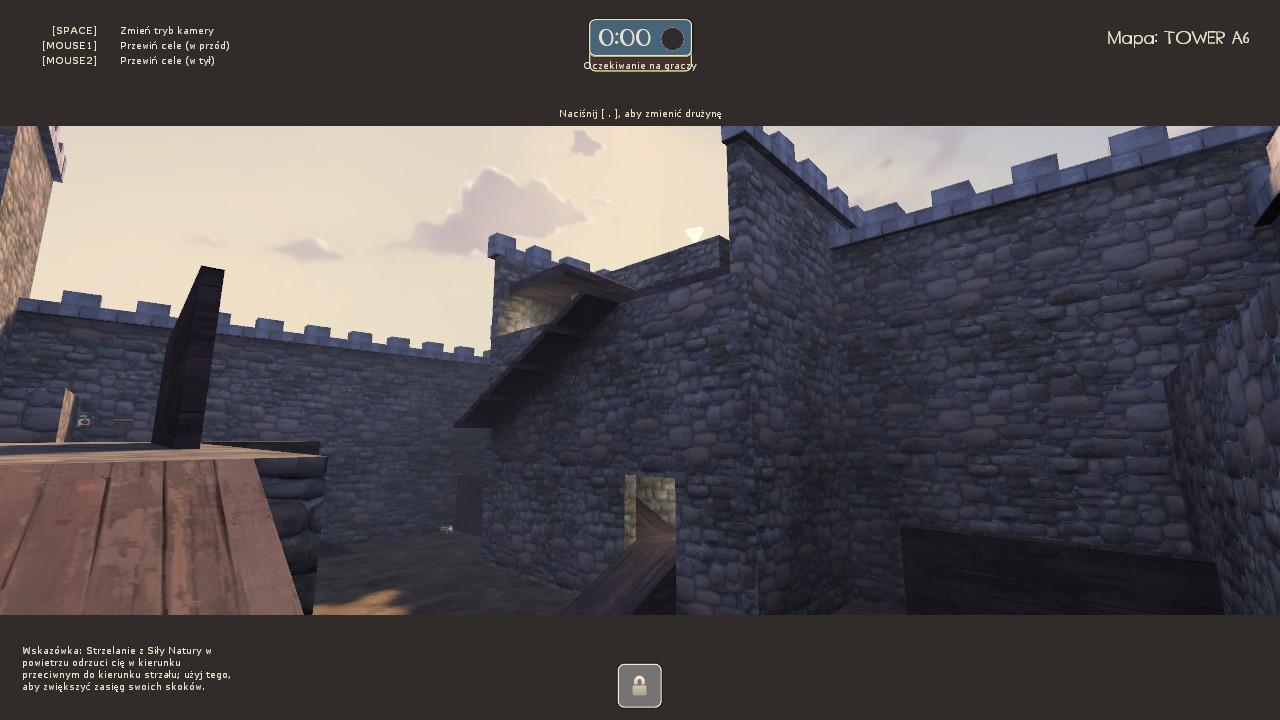The height and width of the screenshot is (720, 1280).
Task: Open the spectator target list via Przewiń cele
Action: [175, 45]
